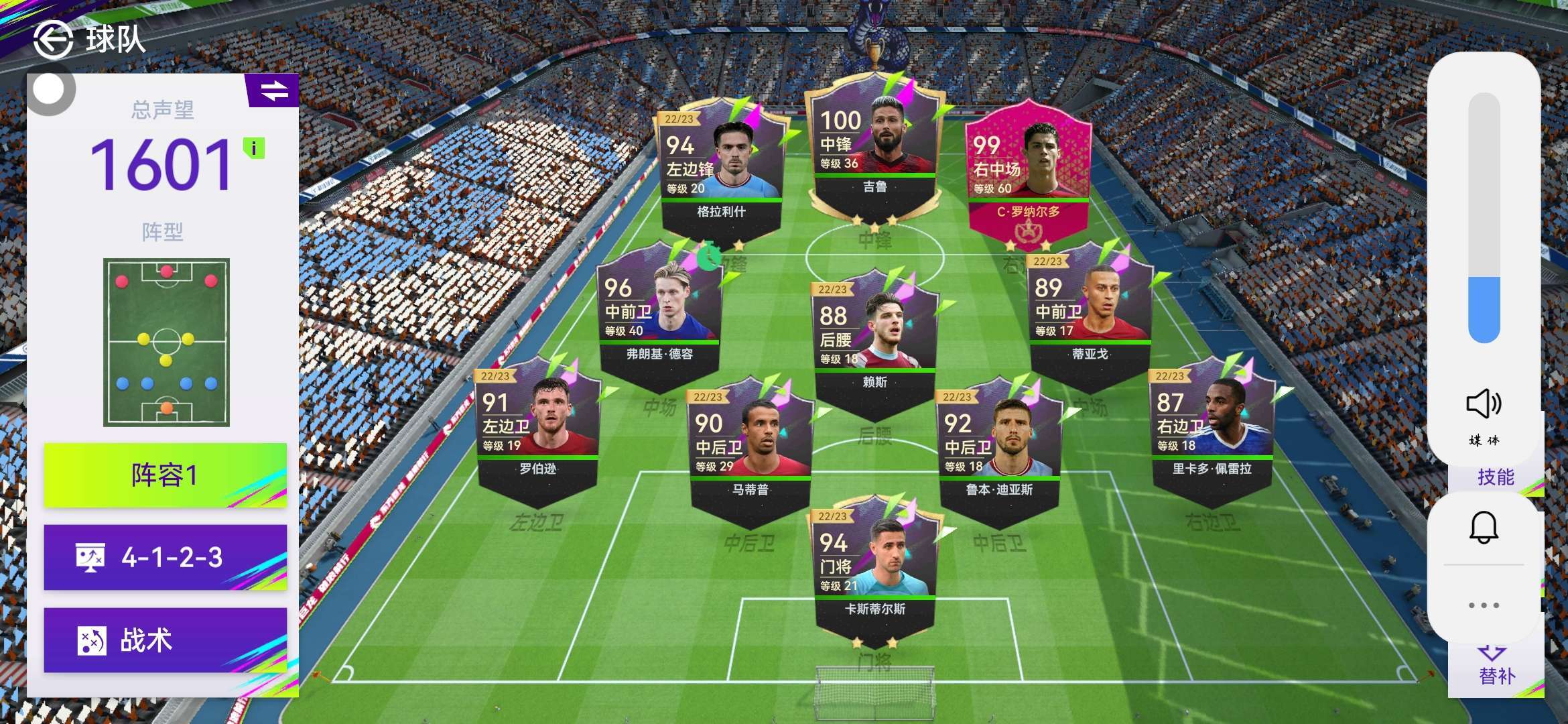Open the formation pitch diagram

pyautogui.click(x=166, y=342)
